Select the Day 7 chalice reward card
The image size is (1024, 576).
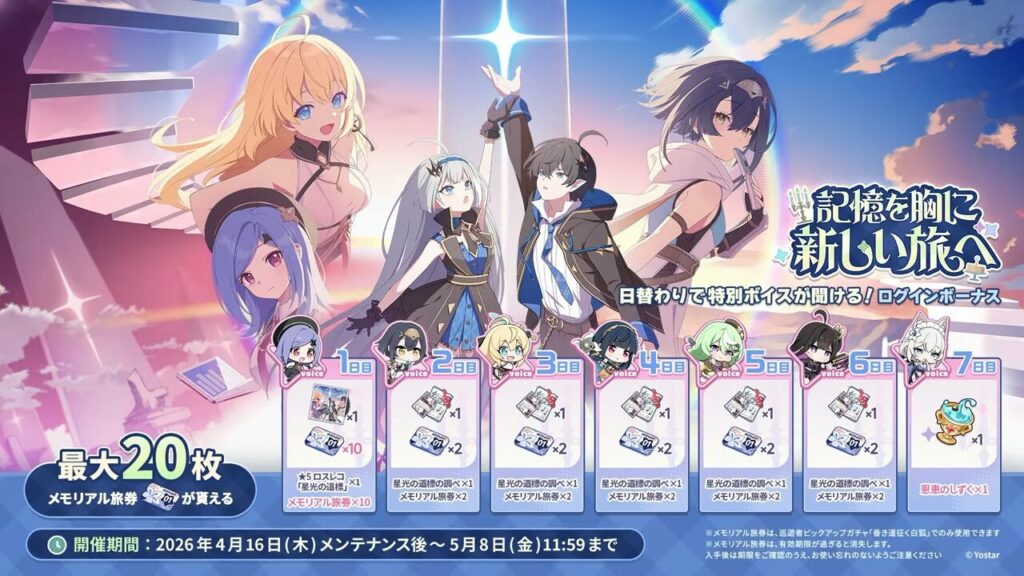[x=953, y=440]
